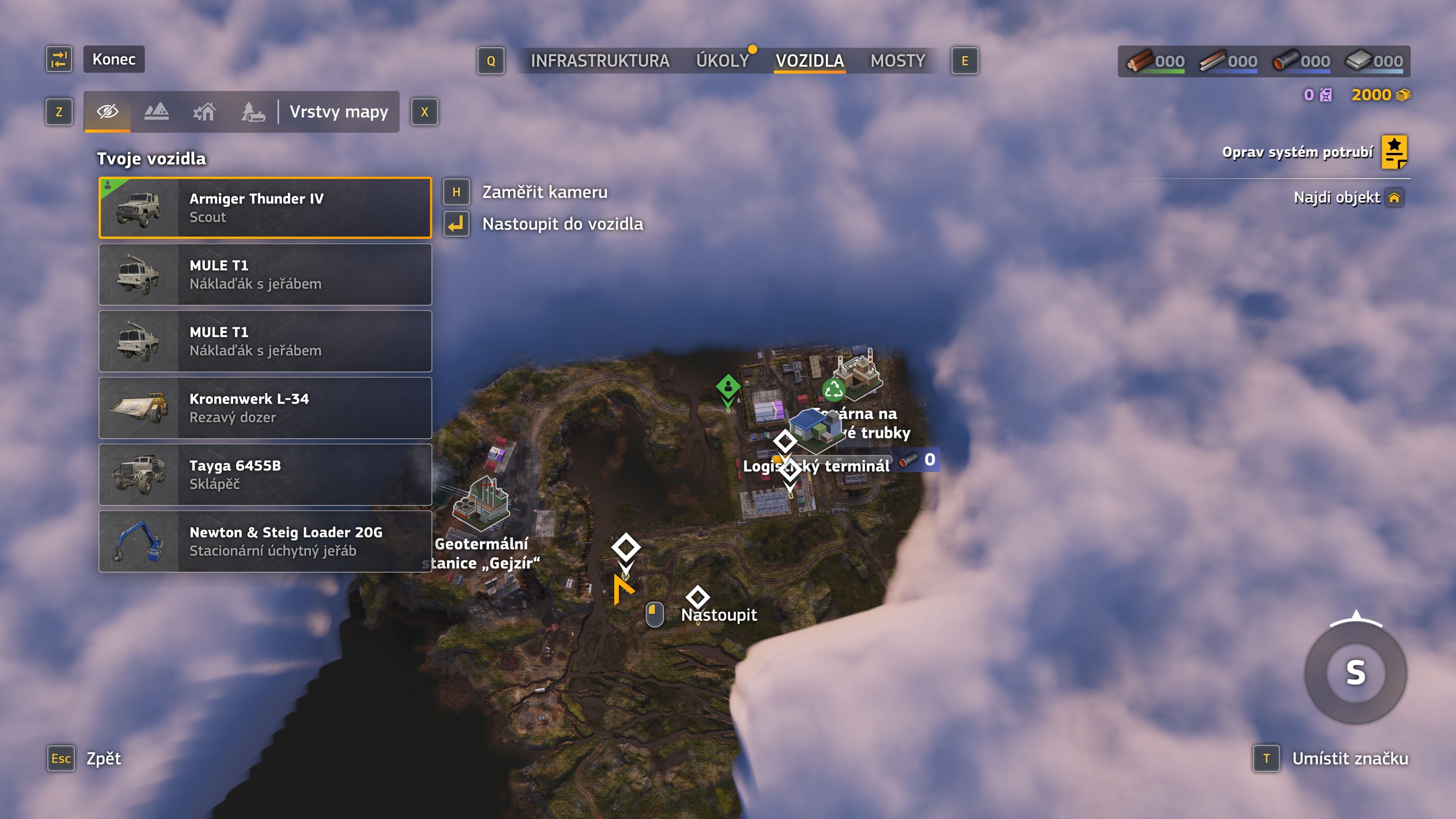Select the Vozidla tab
The height and width of the screenshot is (819, 1456).
810,61
